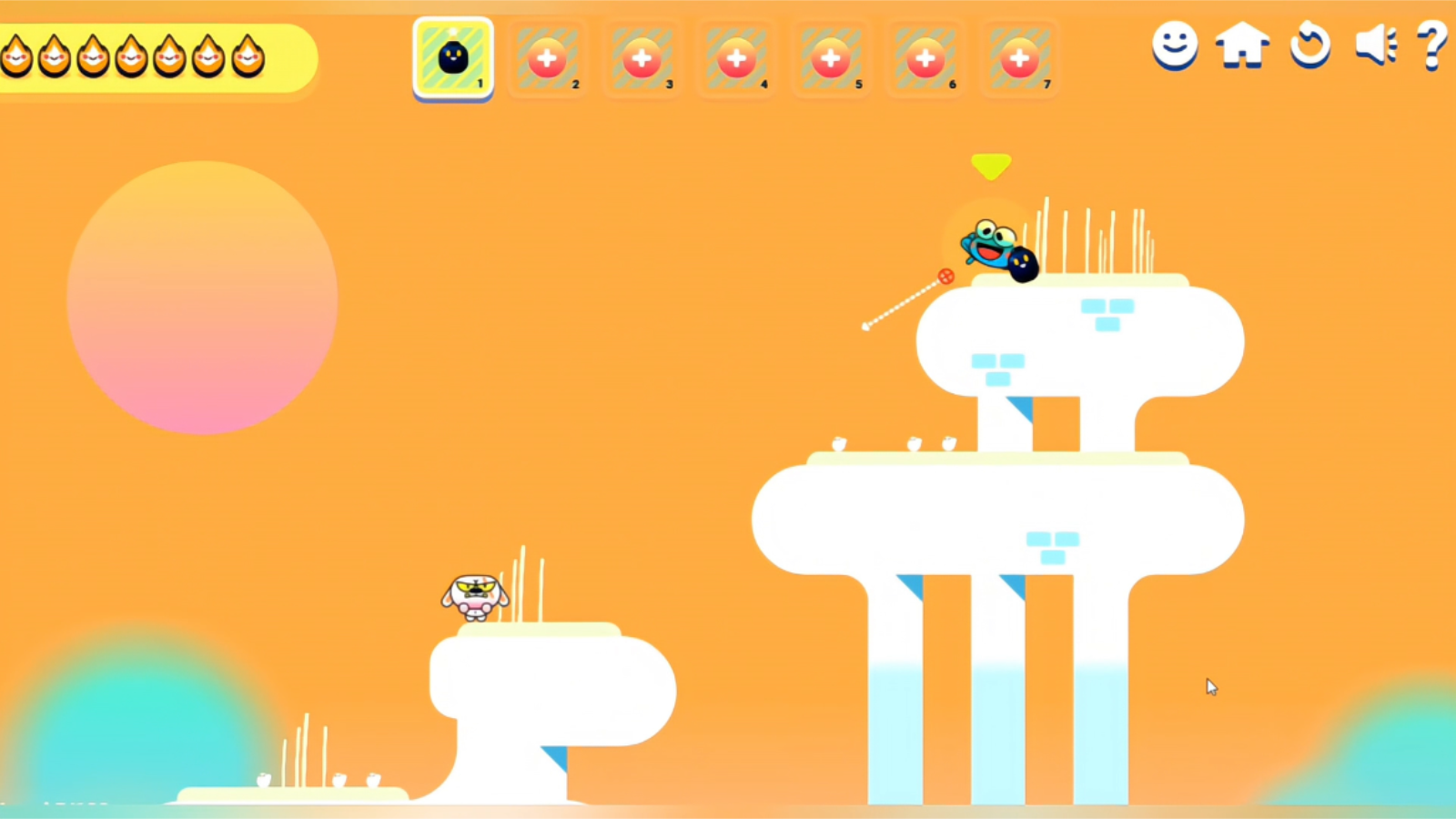This screenshot has width=1456, height=819.
Task: Click the yellow down arrow indicator
Action: pos(991,166)
